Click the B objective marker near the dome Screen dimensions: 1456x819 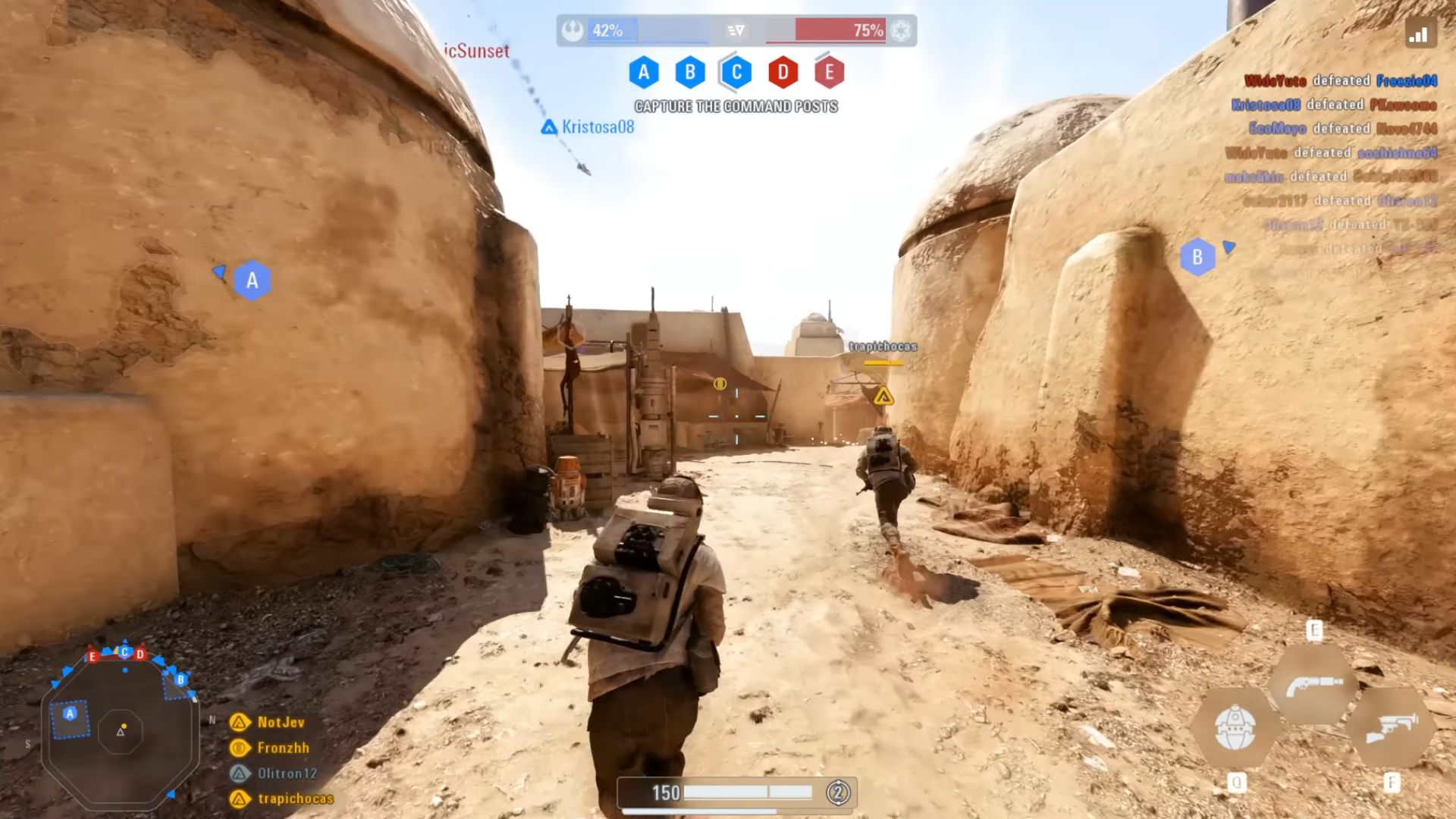tap(1197, 256)
